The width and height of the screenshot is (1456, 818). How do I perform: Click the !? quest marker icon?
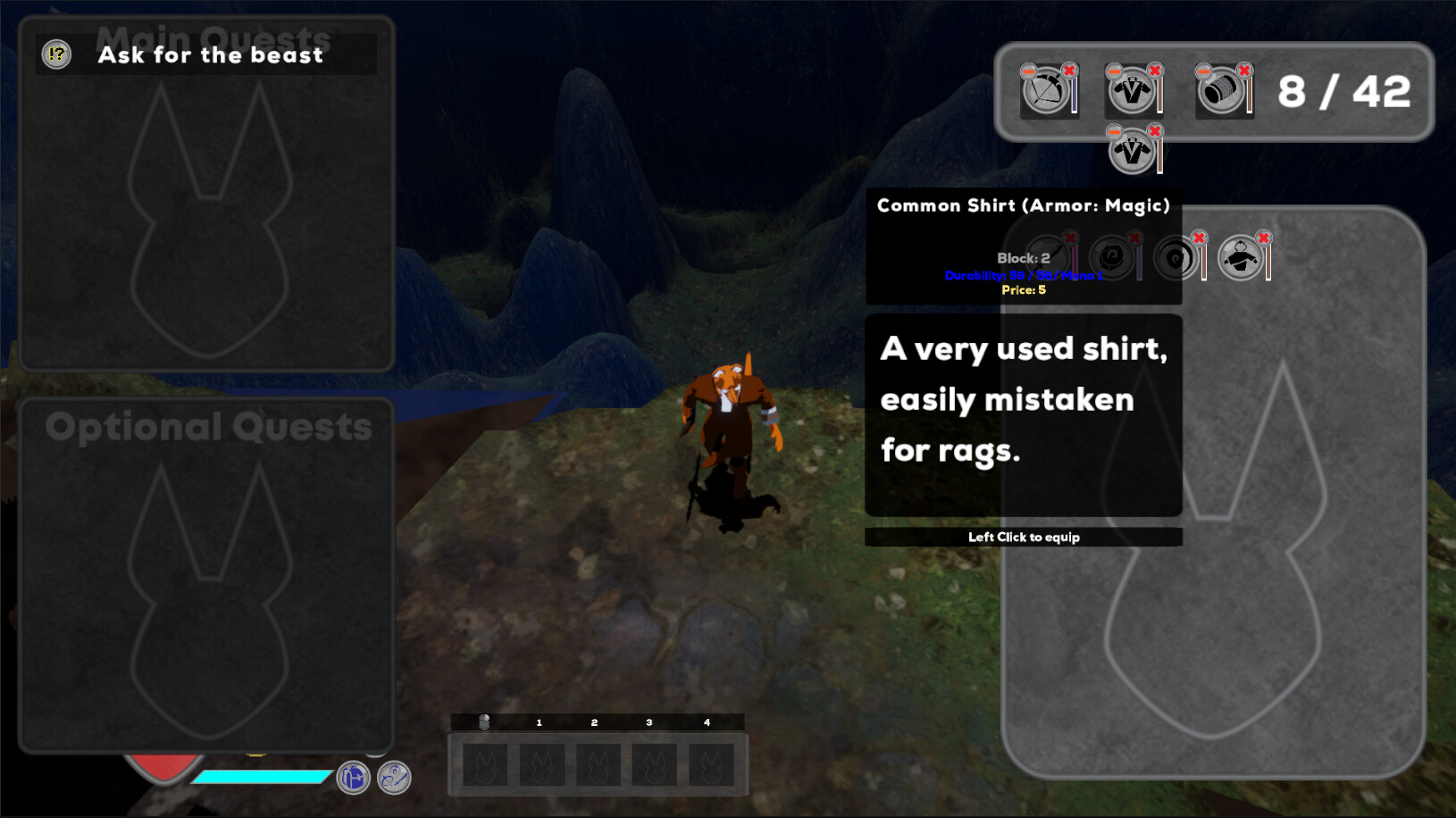(x=55, y=54)
